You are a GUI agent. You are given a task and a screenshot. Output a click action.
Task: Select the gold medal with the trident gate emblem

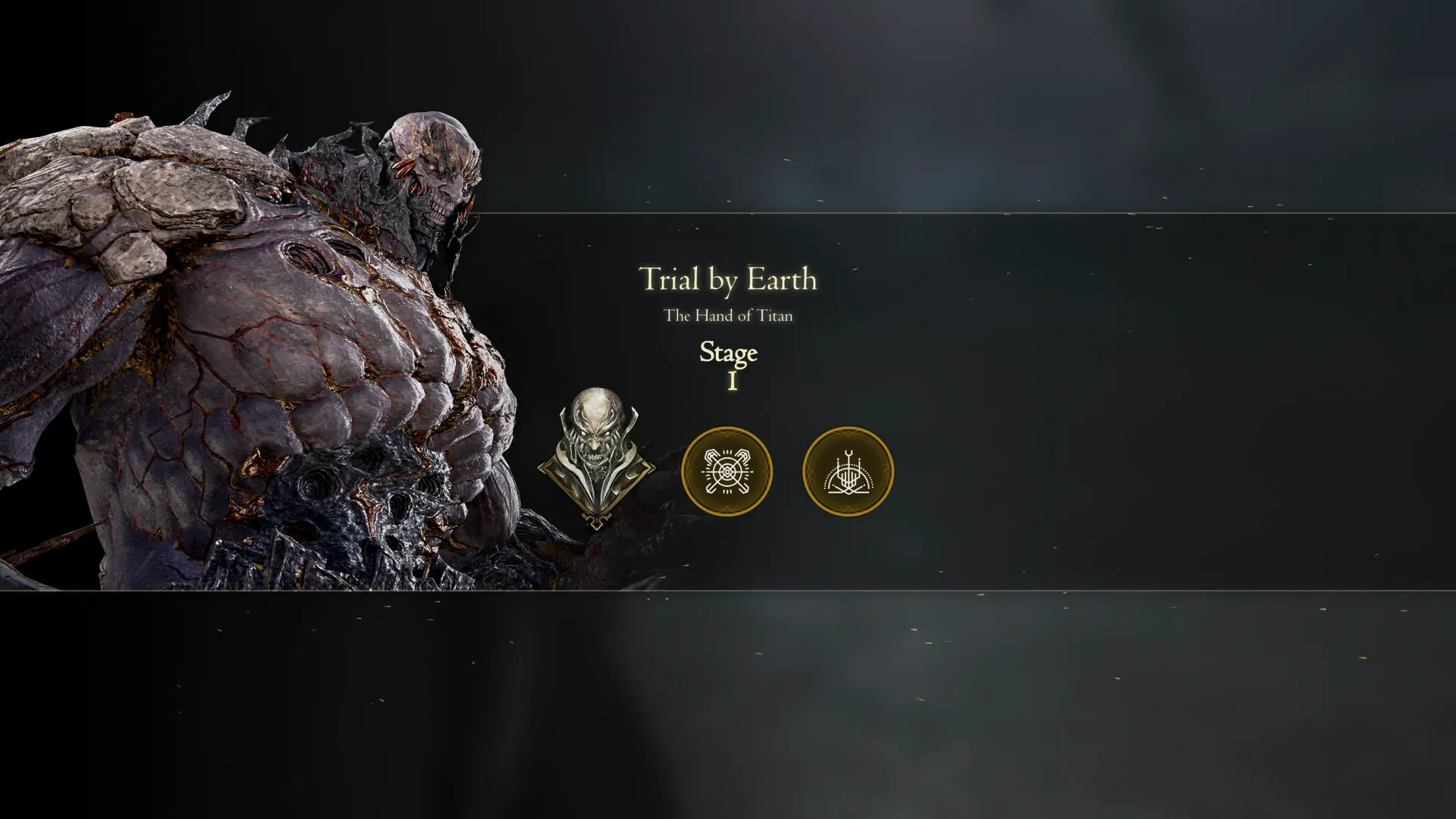coord(847,470)
